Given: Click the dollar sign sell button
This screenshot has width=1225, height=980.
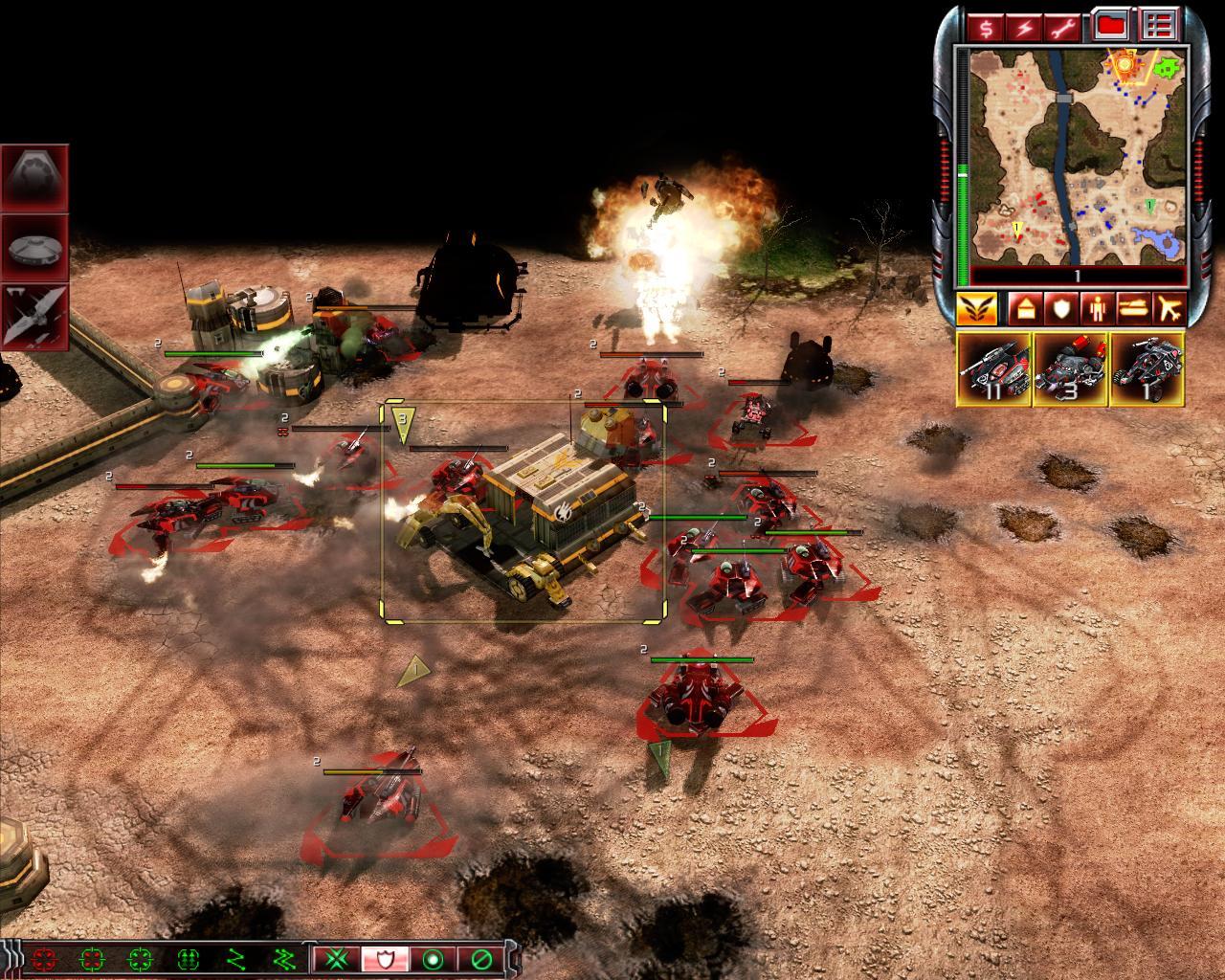Looking at the screenshot, I should [985, 25].
